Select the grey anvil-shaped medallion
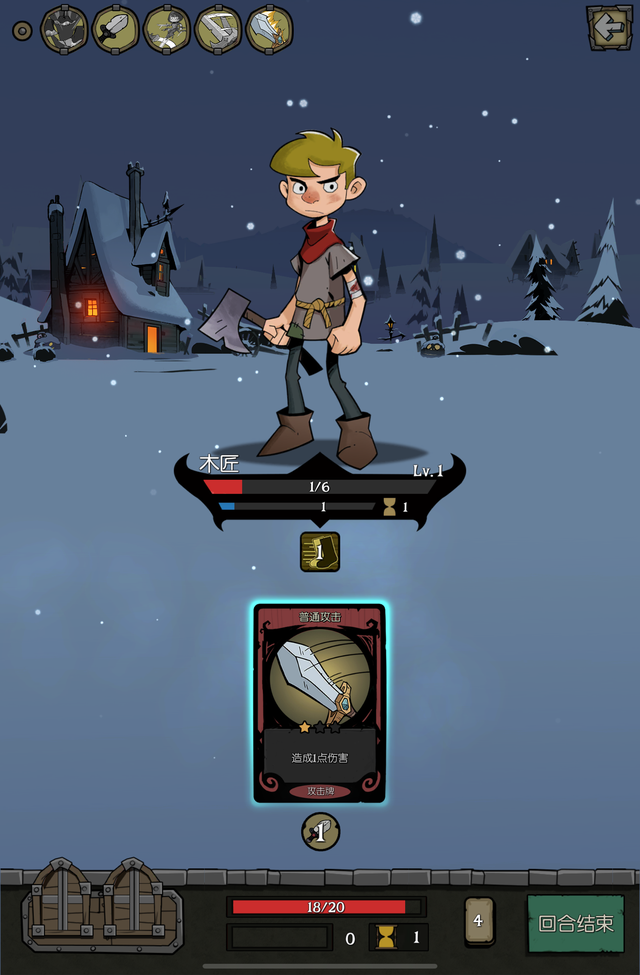 tap(218, 29)
